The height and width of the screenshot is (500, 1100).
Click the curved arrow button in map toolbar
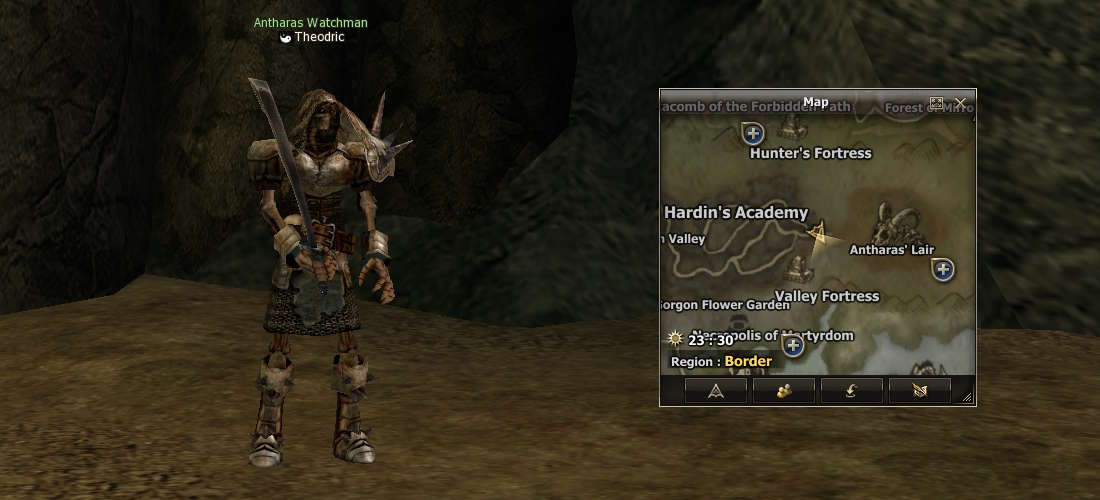coord(852,391)
